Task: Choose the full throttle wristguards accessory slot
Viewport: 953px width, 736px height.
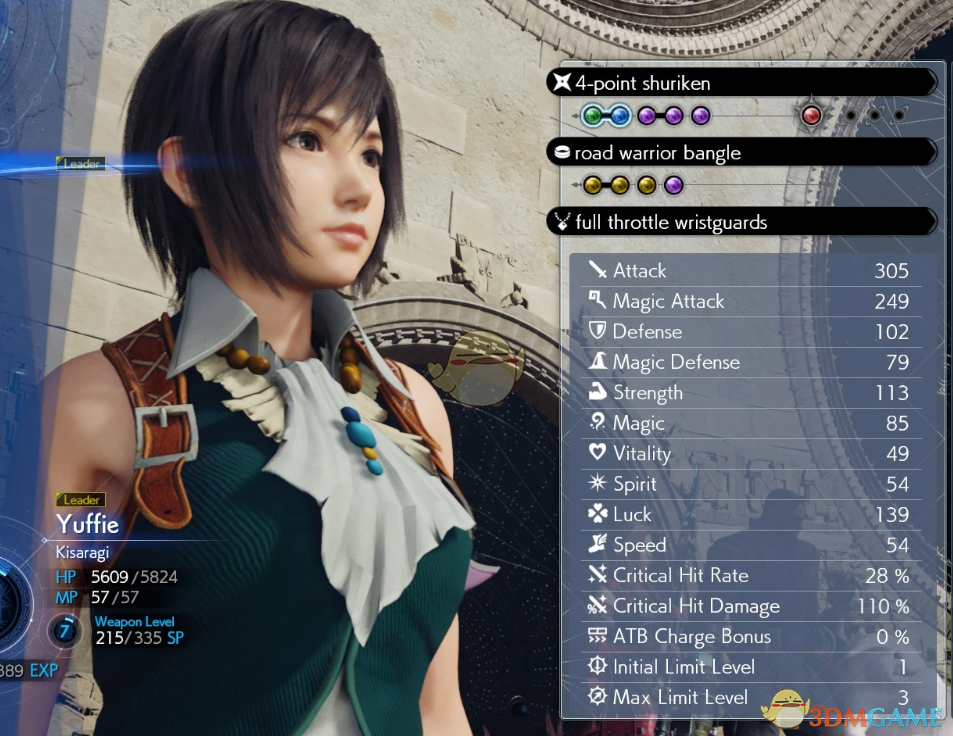Action: [740, 221]
